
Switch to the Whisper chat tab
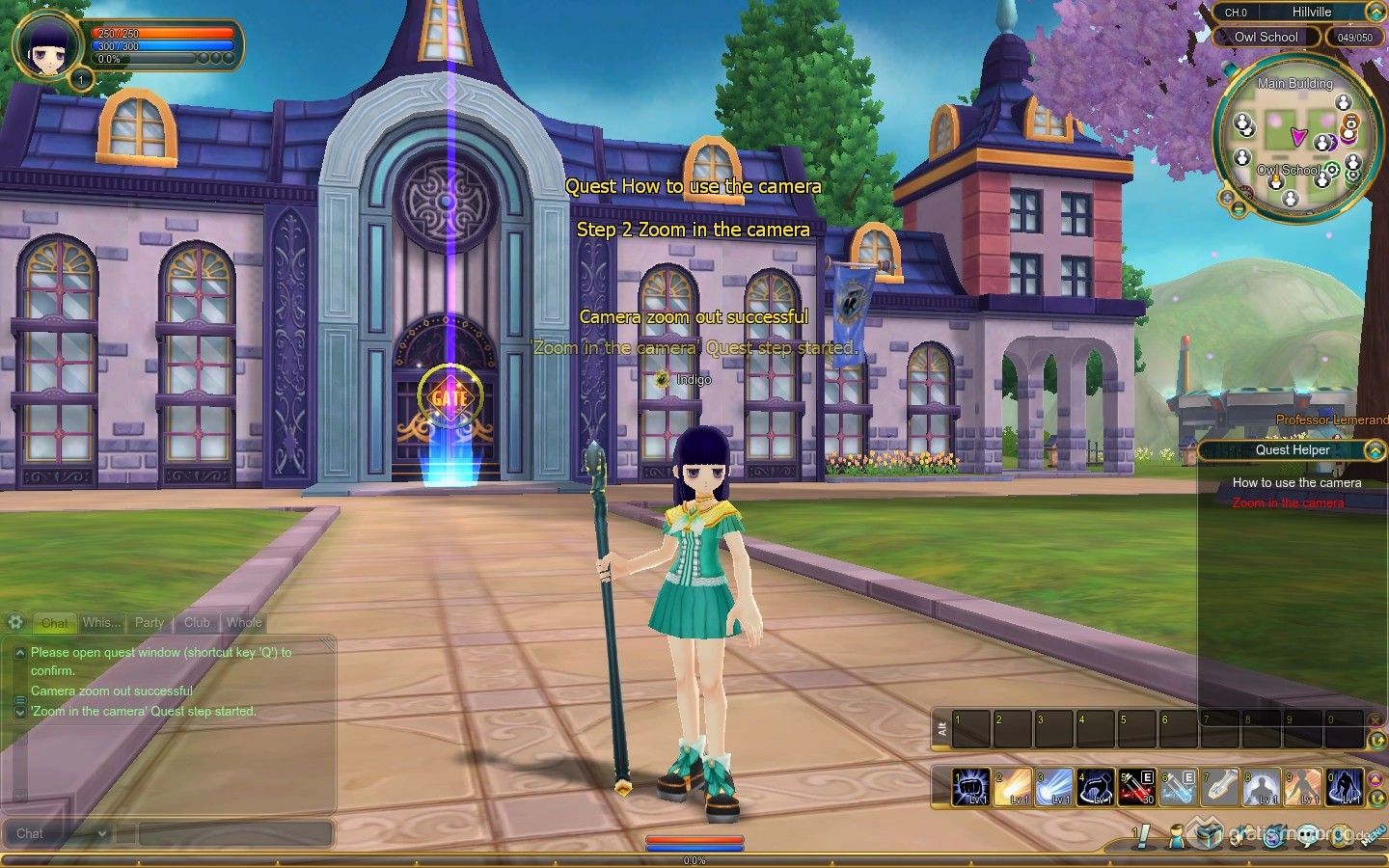pos(101,623)
